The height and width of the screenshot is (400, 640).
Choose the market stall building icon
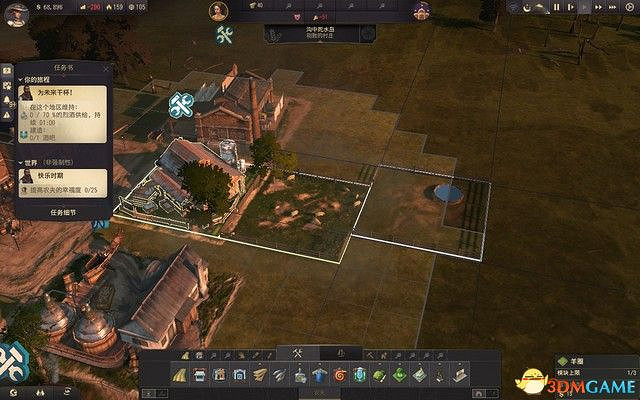pyautogui.click(x=200, y=374)
